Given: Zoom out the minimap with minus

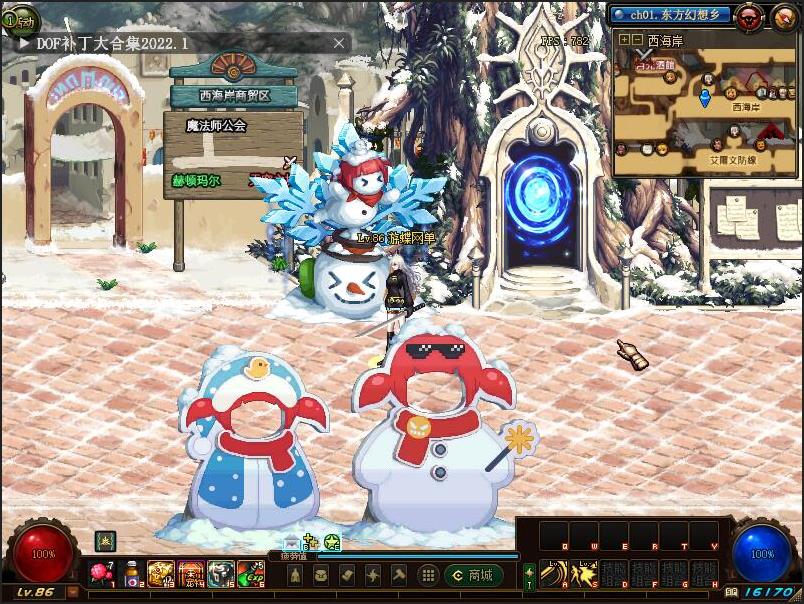Looking at the screenshot, I should pyautogui.click(x=637, y=40).
